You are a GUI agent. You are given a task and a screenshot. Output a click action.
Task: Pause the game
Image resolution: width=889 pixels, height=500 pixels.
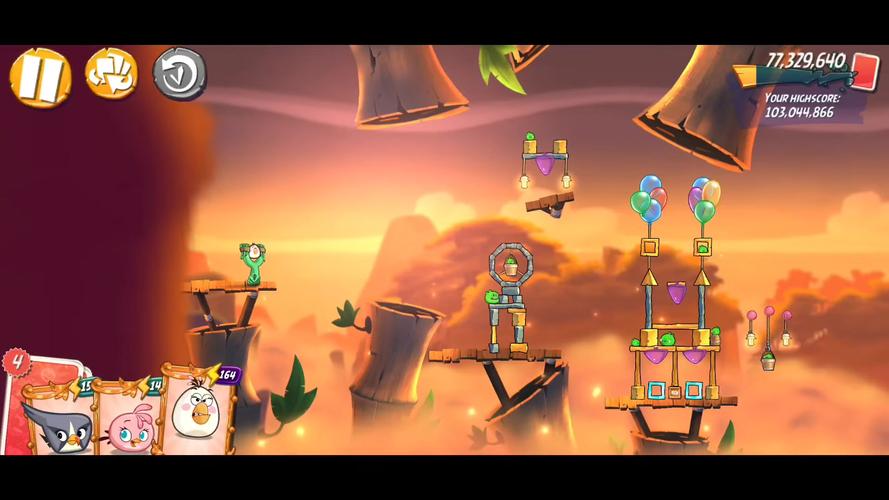(41, 77)
